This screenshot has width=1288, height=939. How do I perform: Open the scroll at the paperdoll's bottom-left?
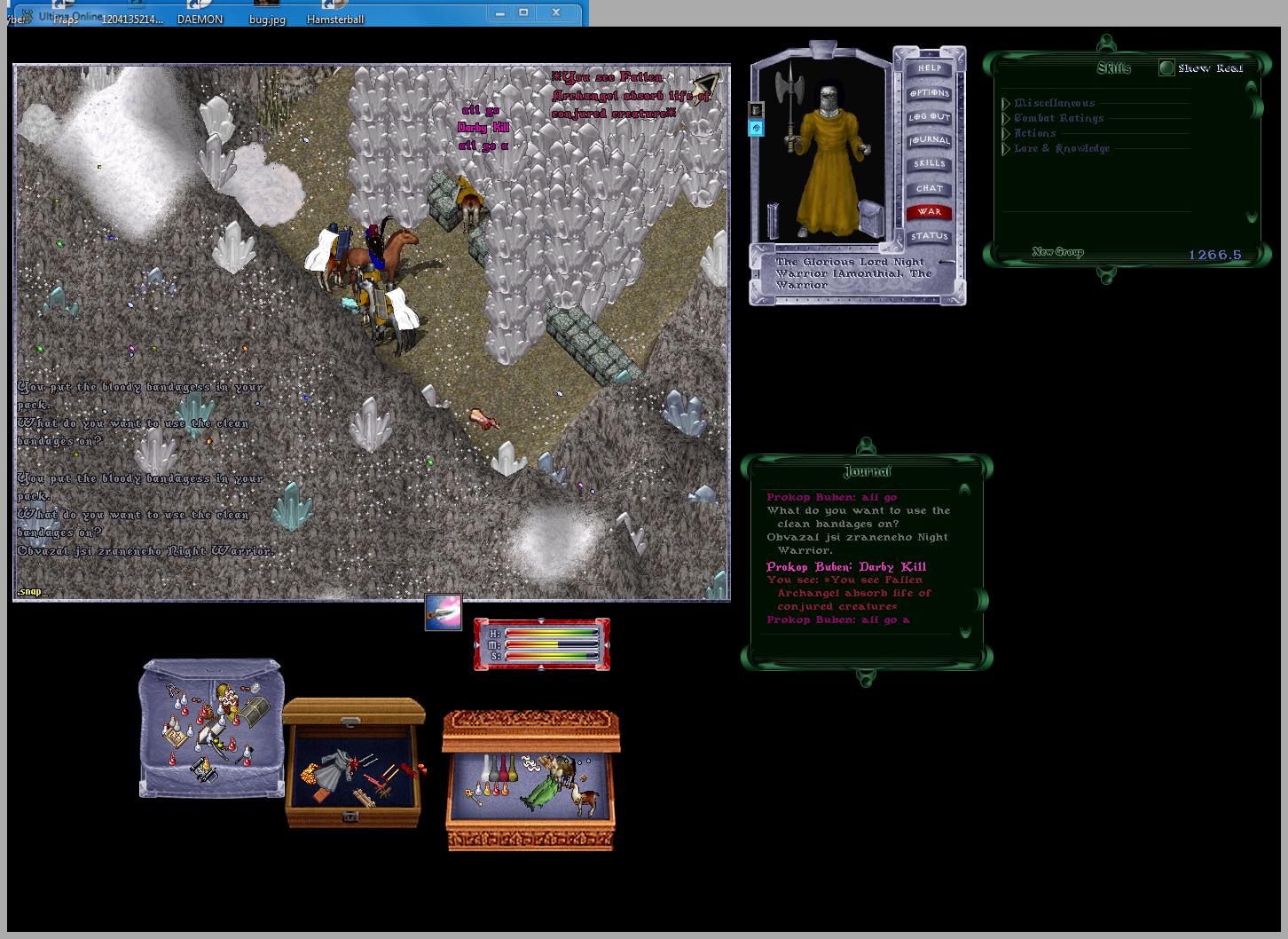coord(772,222)
